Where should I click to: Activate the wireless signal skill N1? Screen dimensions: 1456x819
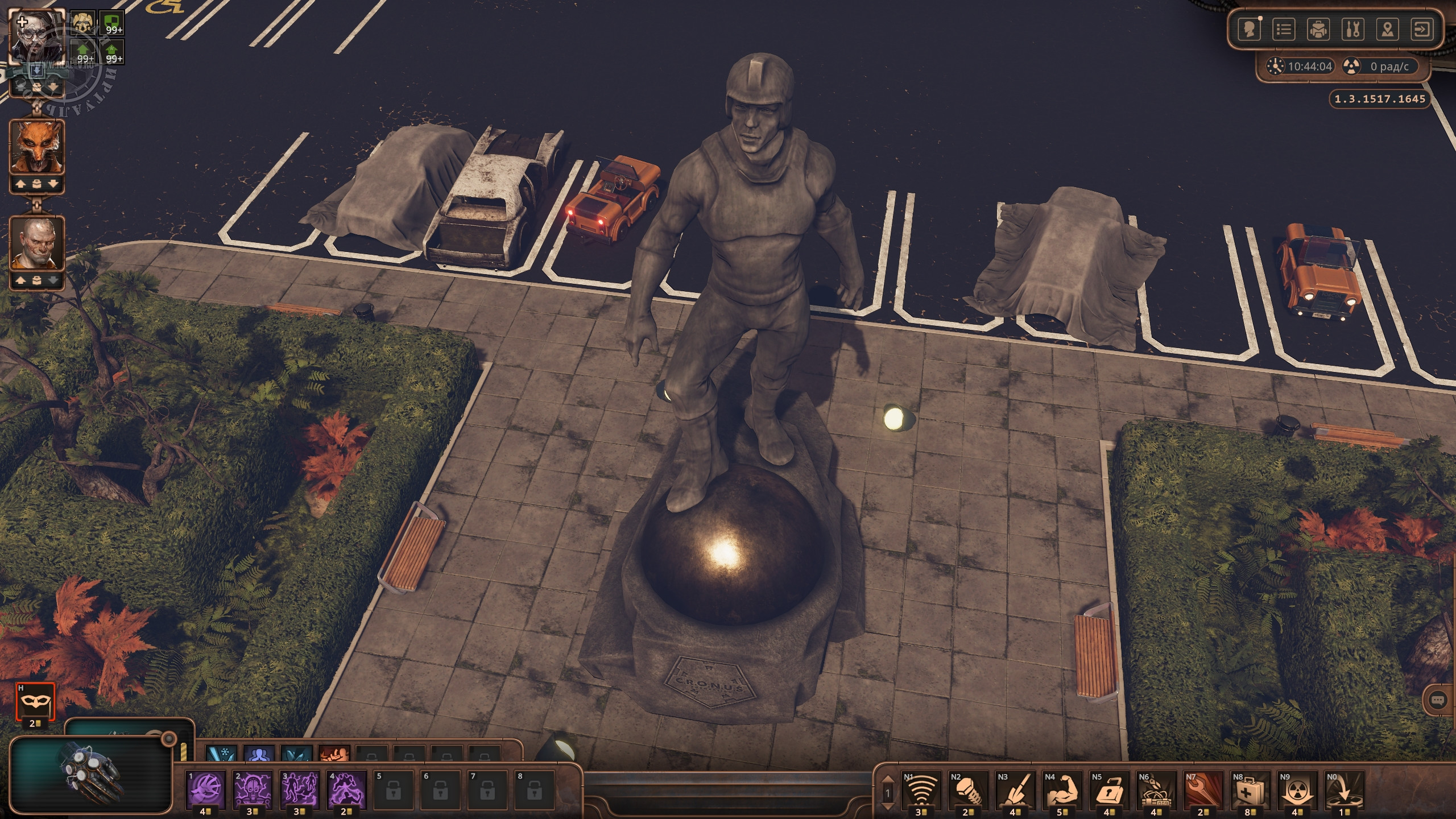pyautogui.click(x=921, y=789)
